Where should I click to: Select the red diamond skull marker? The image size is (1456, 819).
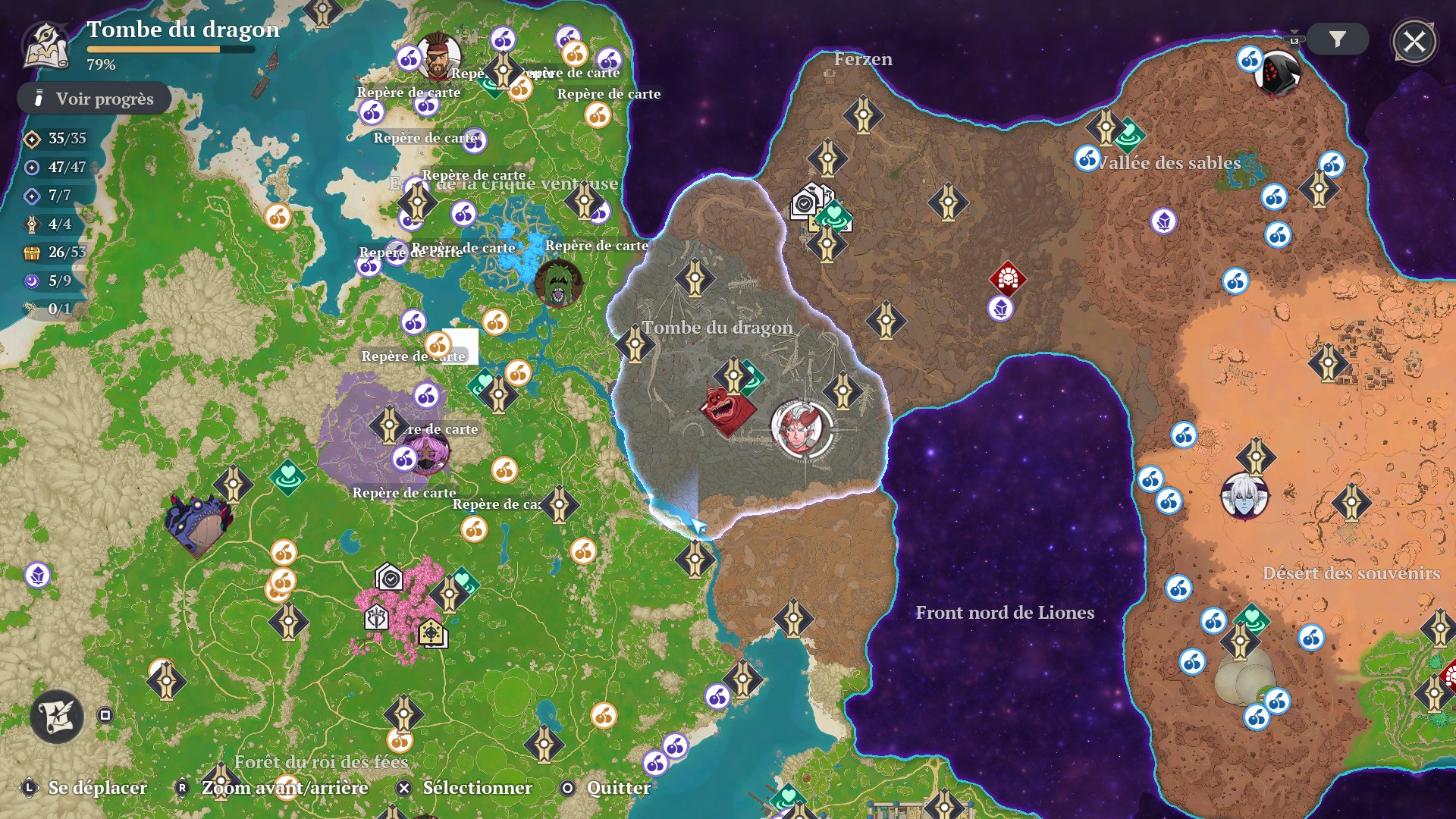point(1007,278)
